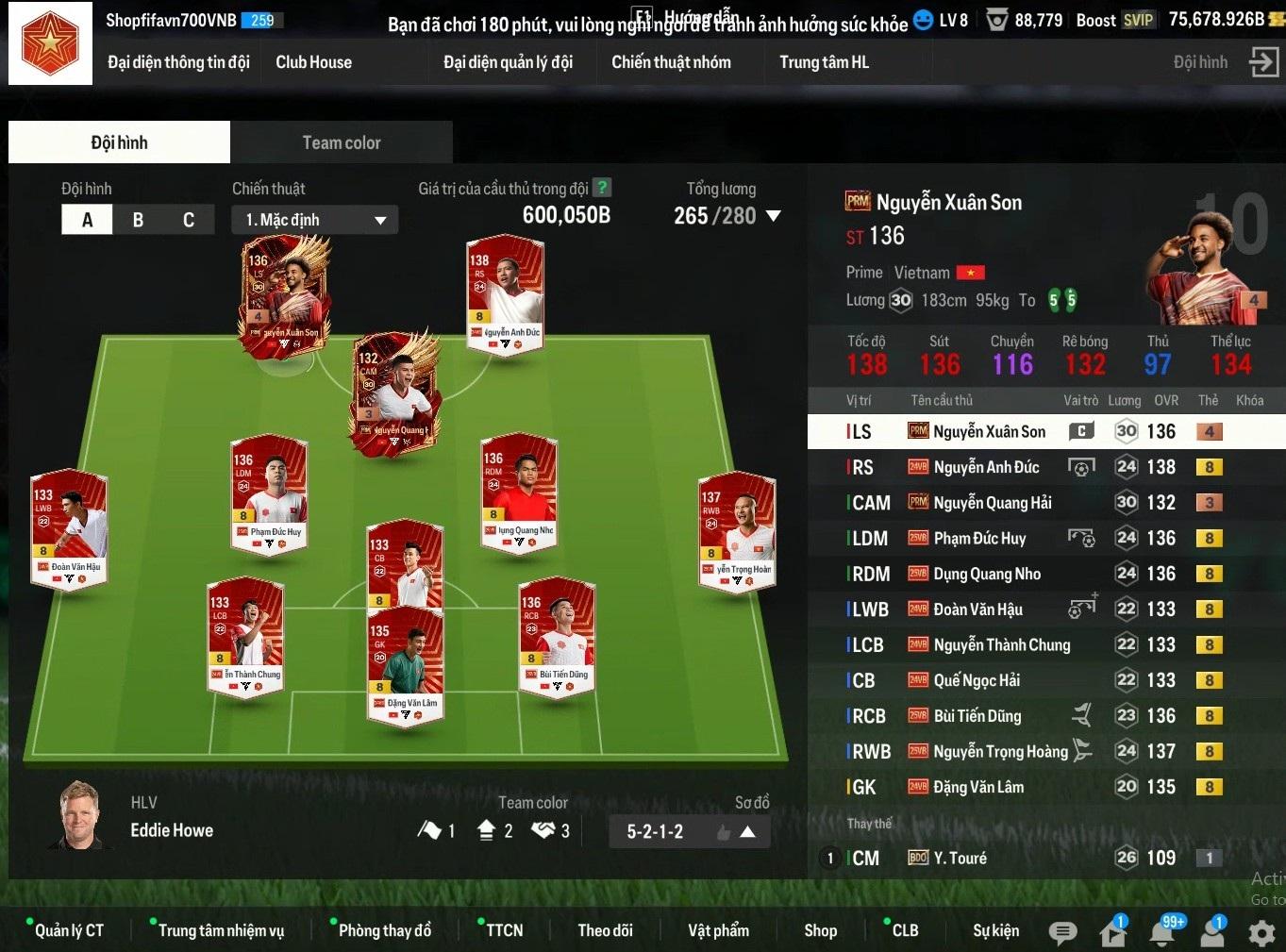This screenshot has height=952, width=1286.
Task: Open Phòng thay đồ from bottom bar
Action: pyautogui.click(x=384, y=930)
